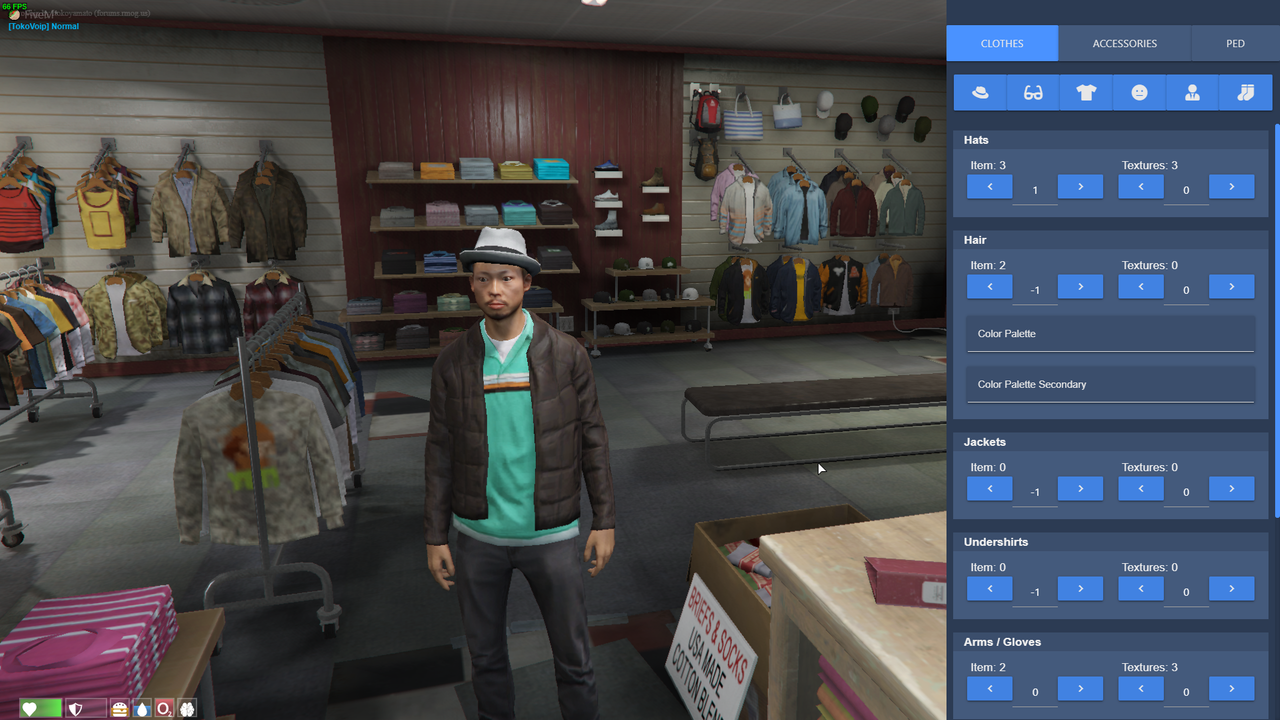Choose the glasses category icon
Screen dimensions: 1280x720
click(x=1033, y=93)
